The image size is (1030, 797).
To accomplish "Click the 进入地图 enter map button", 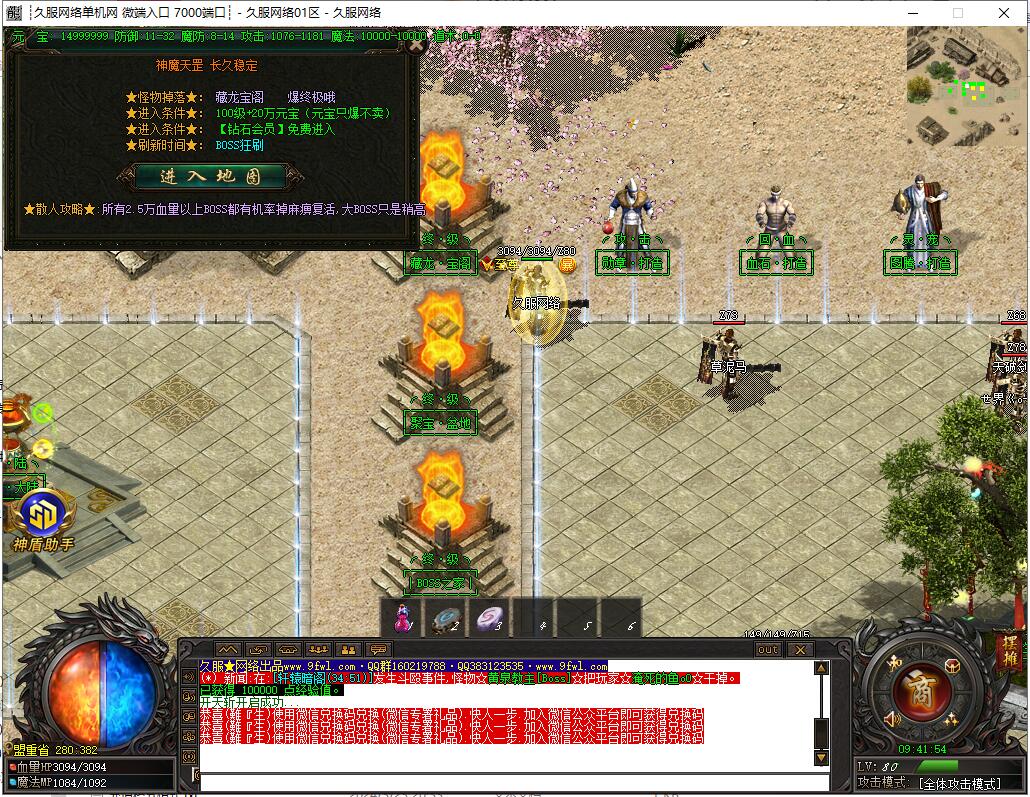I will point(210,177).
